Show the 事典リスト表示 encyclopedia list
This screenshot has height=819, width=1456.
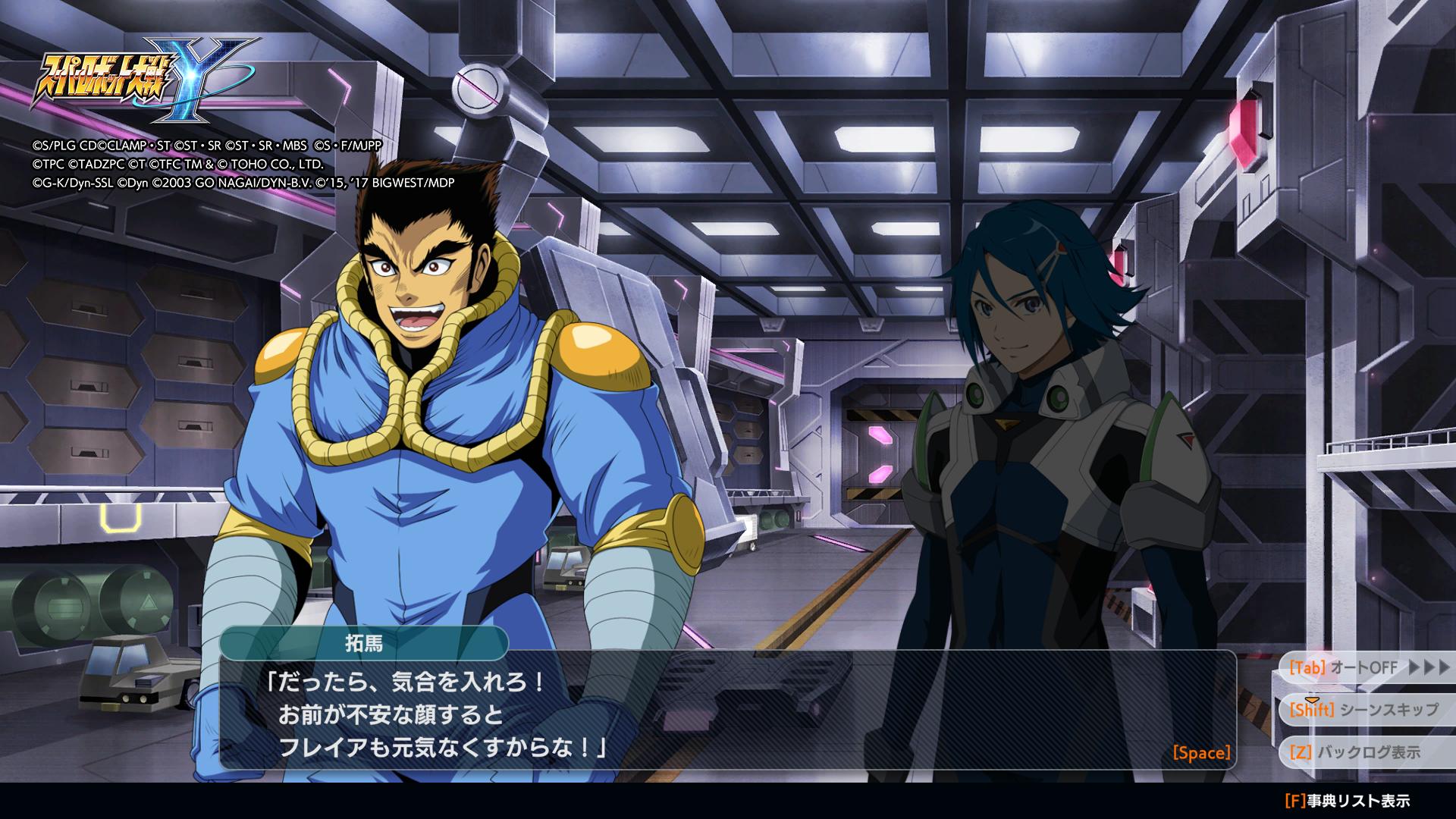pos(1348,801)
